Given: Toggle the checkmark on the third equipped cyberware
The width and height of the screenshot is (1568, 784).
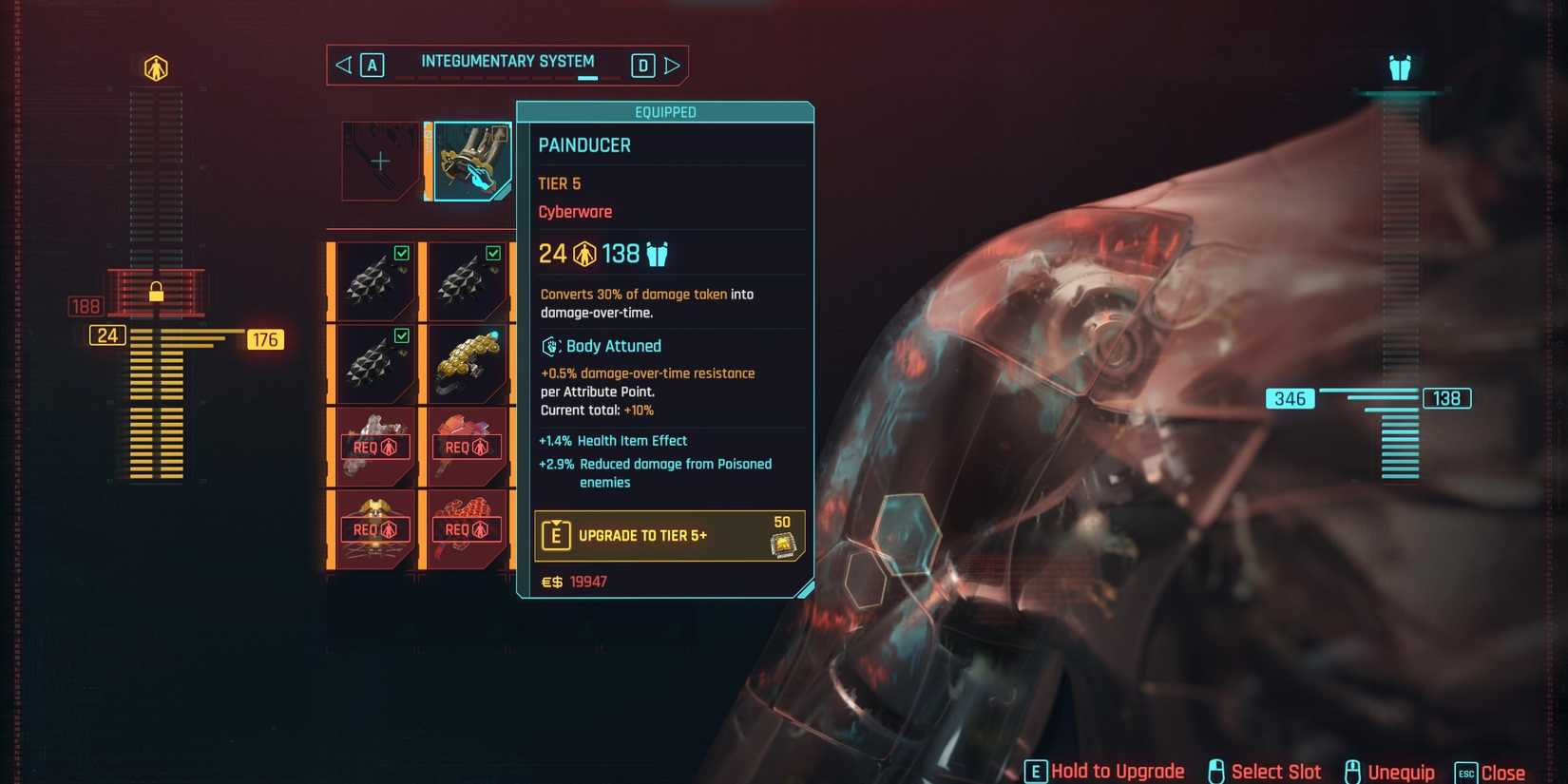Looking at the screenshot, I should pyautogui.click(x=401, y=335).
